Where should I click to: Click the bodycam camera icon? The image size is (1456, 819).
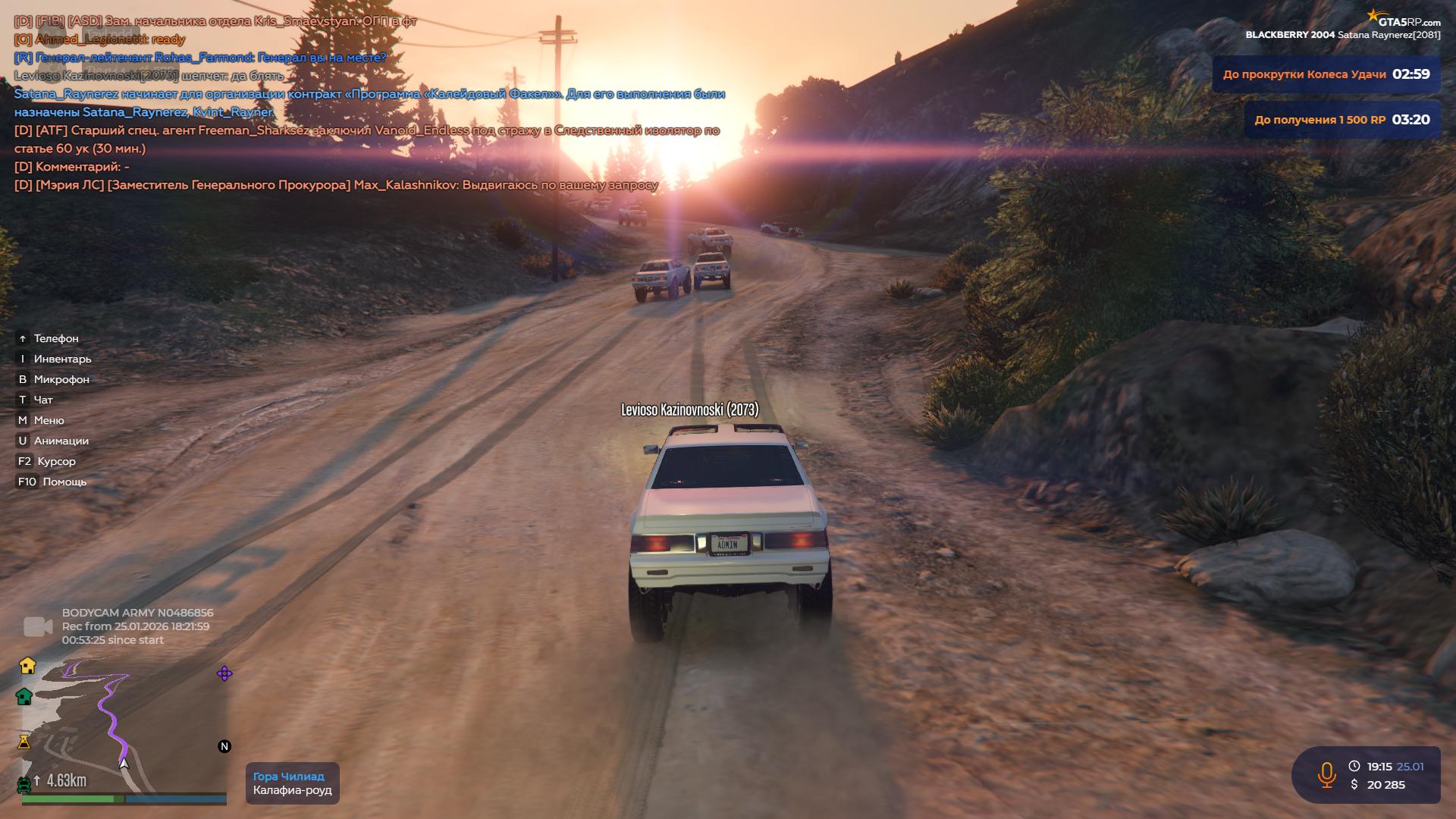pos(38,626)
